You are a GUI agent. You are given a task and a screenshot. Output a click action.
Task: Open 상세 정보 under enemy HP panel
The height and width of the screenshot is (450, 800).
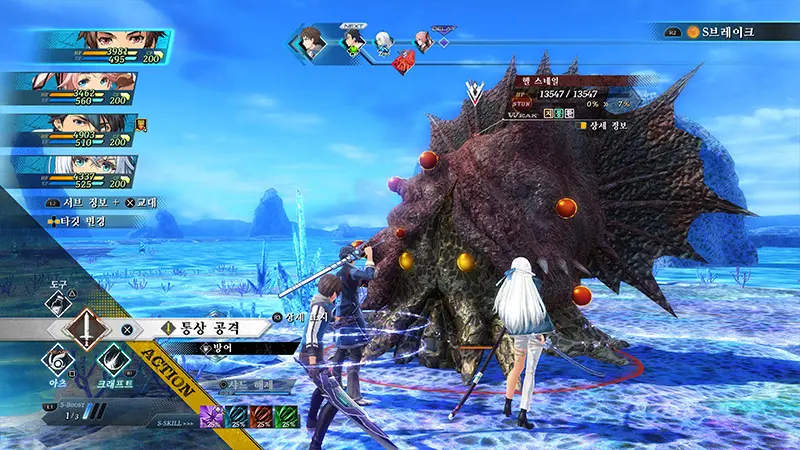pos(604,127)
